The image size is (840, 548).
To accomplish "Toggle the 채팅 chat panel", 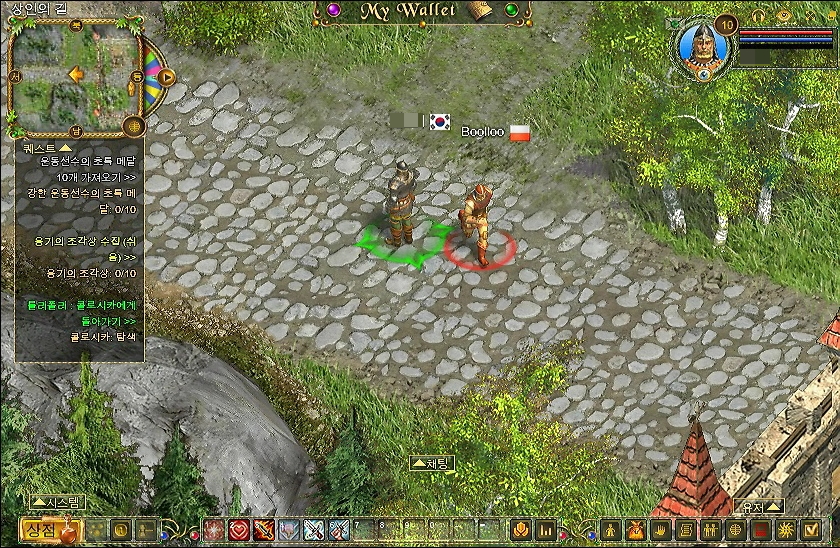I will 431,463.
